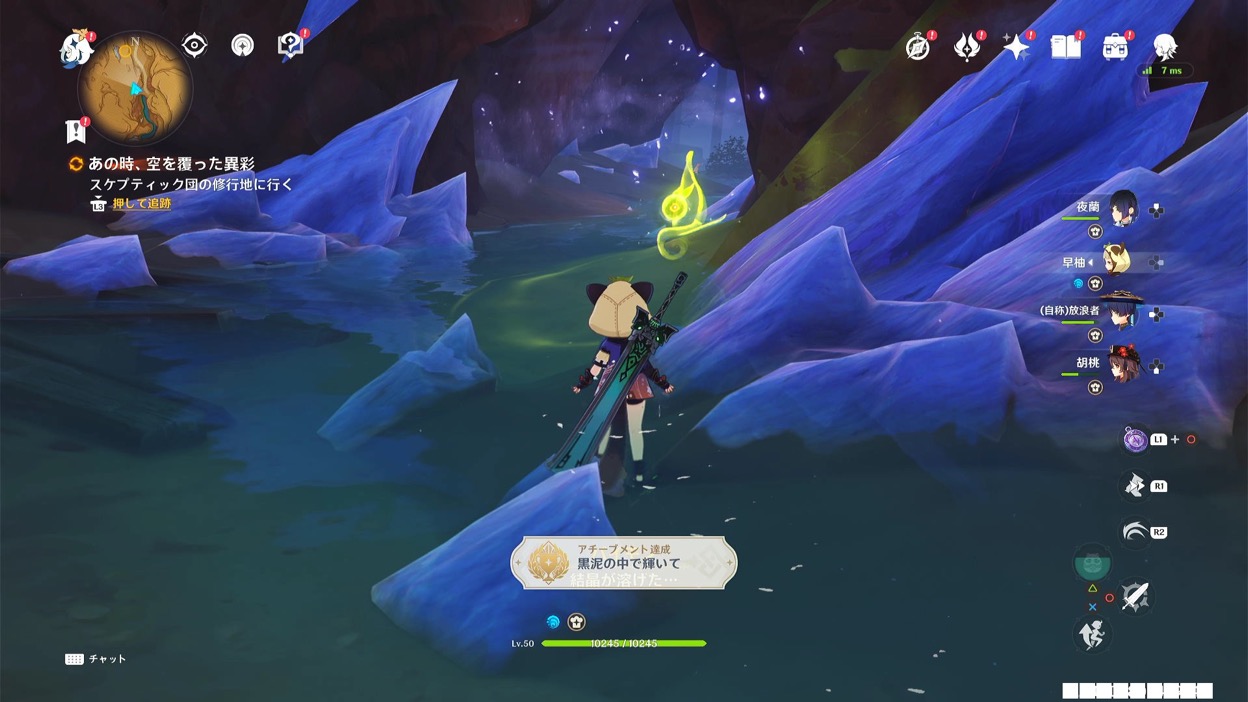Activate the sword normal attack icon
1248x702 pixels.
tap(1135, 597)
